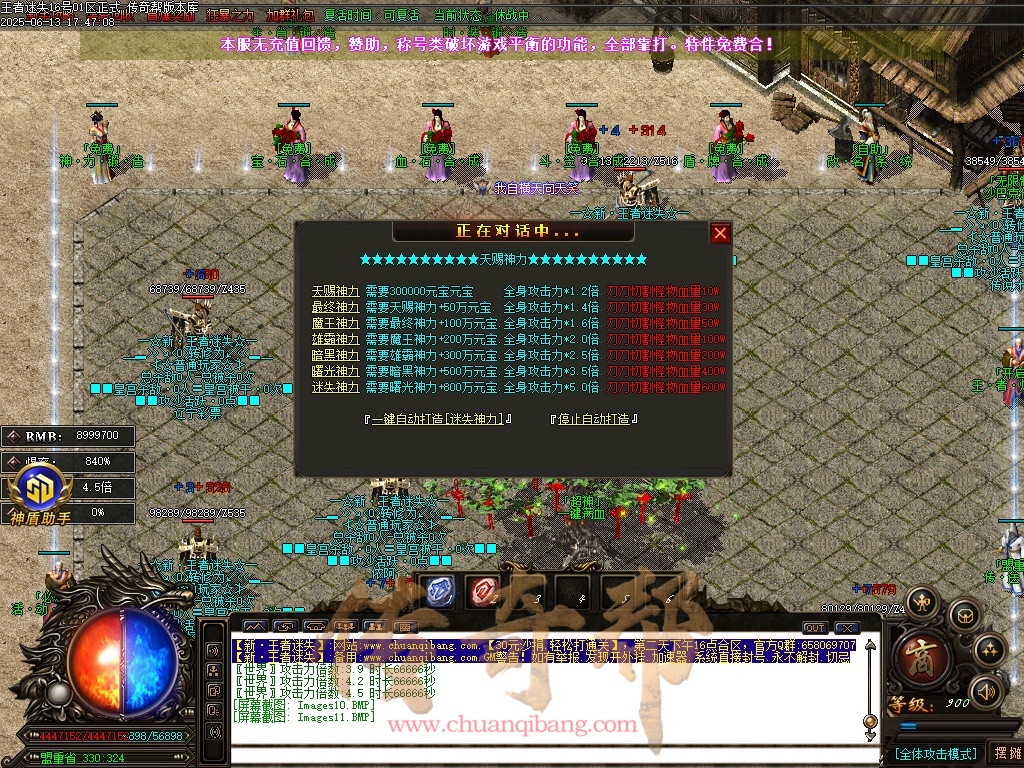
Task: Choose the 天赐神力 option
Action: pos(335,291)
